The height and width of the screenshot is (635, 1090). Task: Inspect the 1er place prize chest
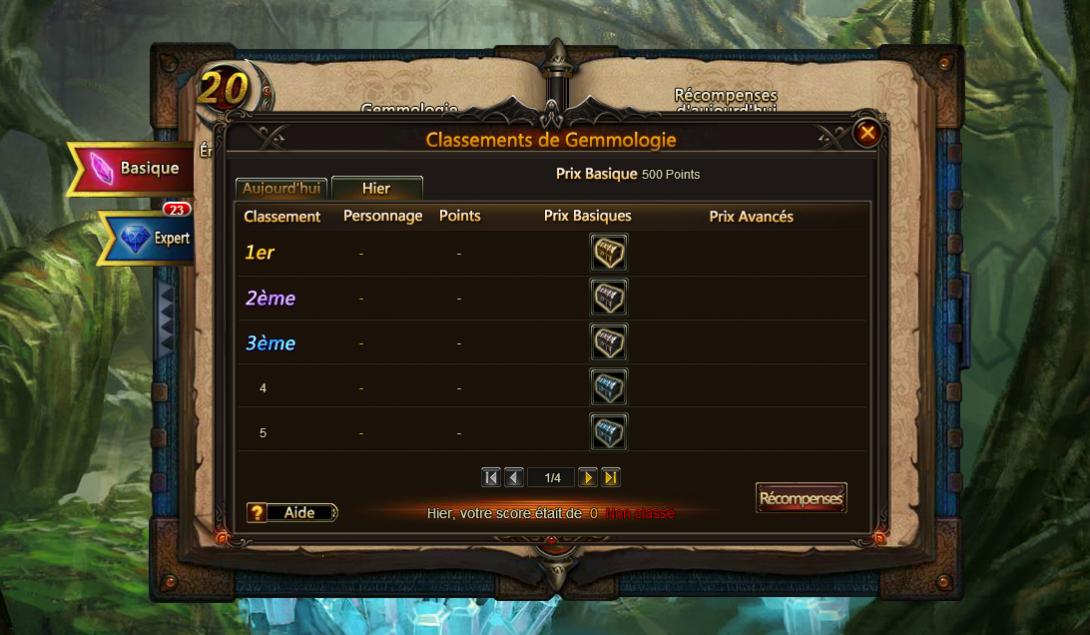click(608, 253)
